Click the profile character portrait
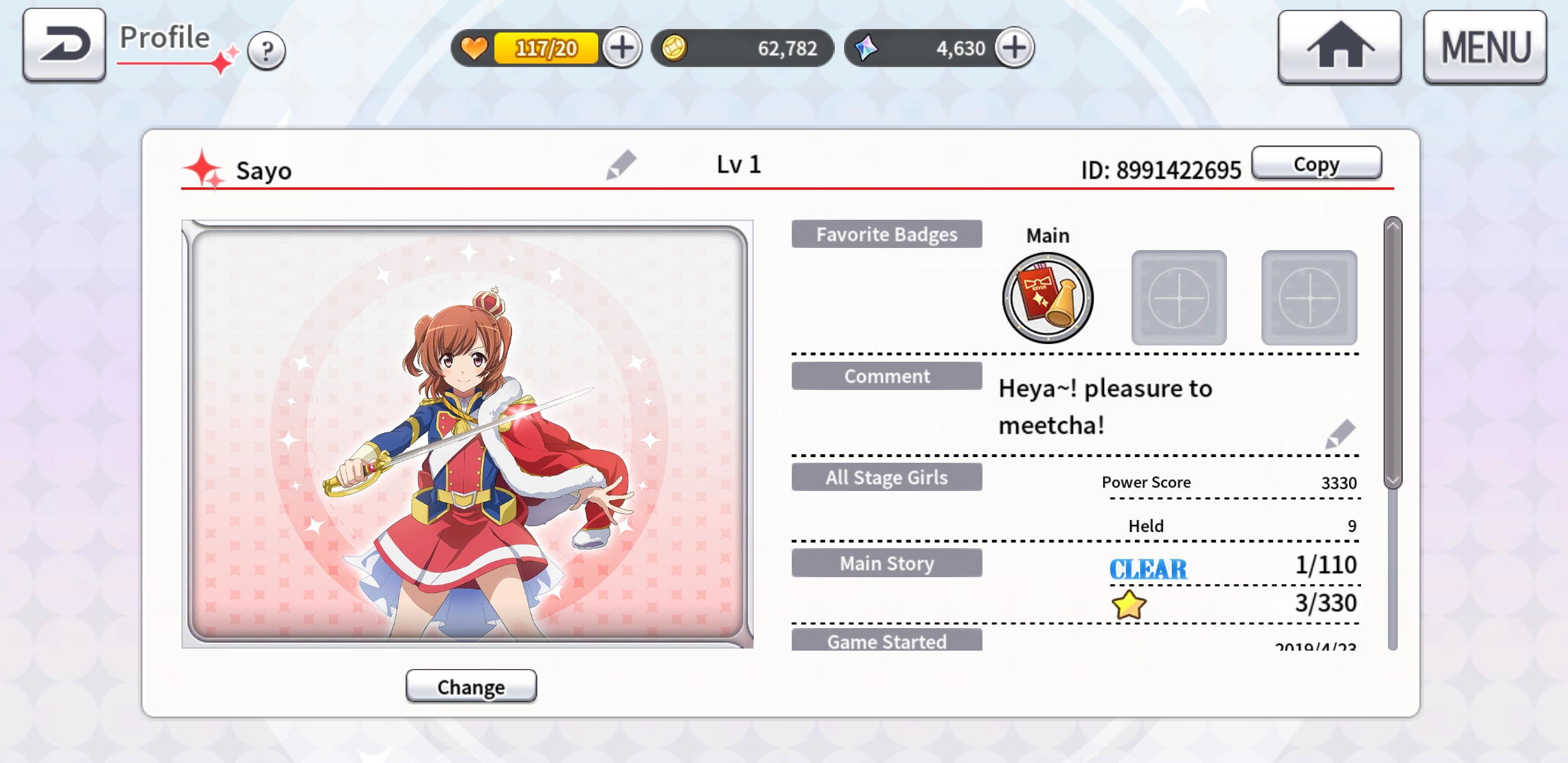The height and width of the screenshot is (763, 1568). point(467,434)
